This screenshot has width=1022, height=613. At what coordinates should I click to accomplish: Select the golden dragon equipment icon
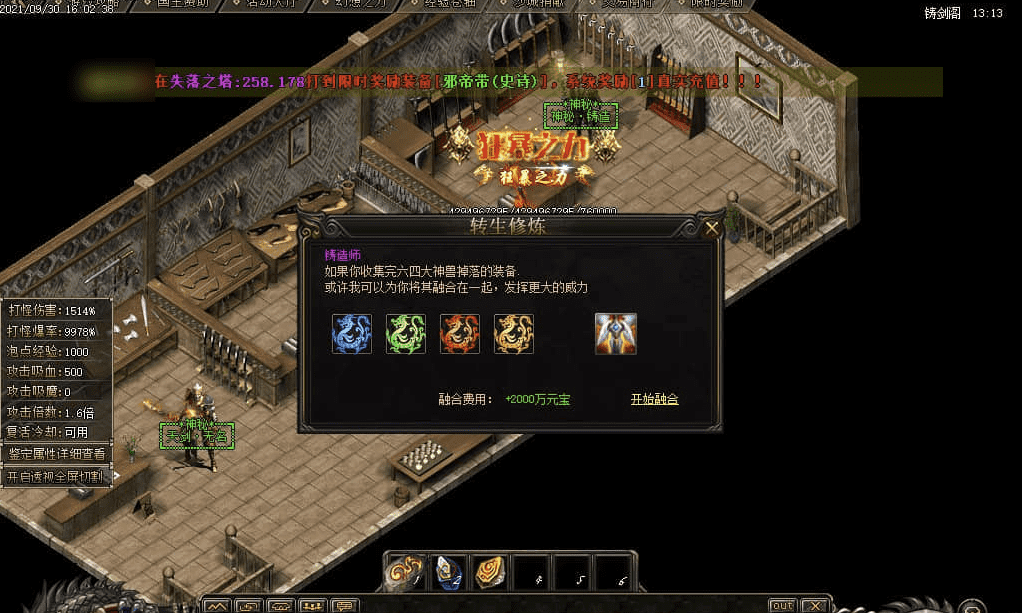pos(514,334)
